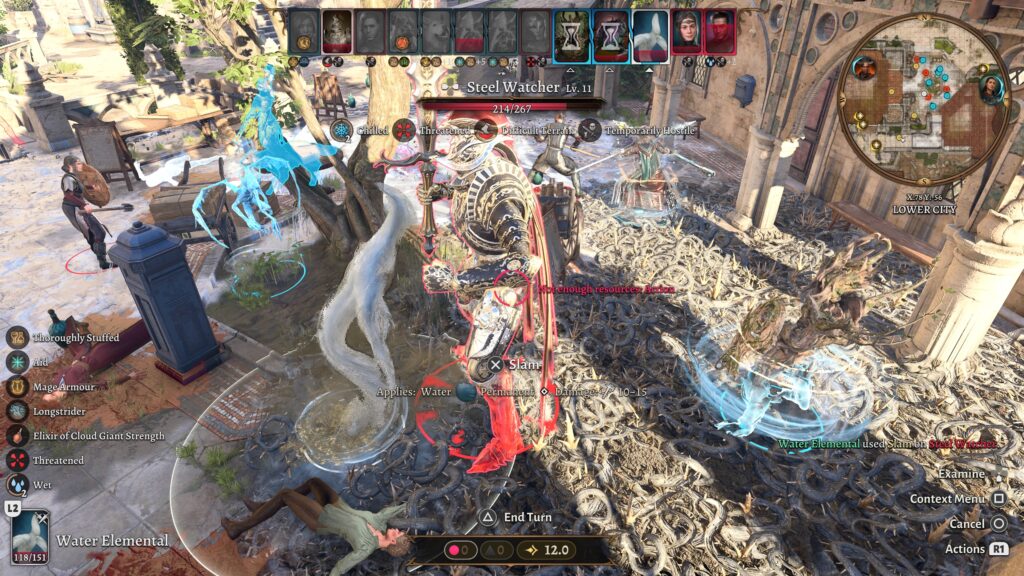
Task: Inspect the Chilled condition icon on Steel Watcher
Action: [342, 130]
